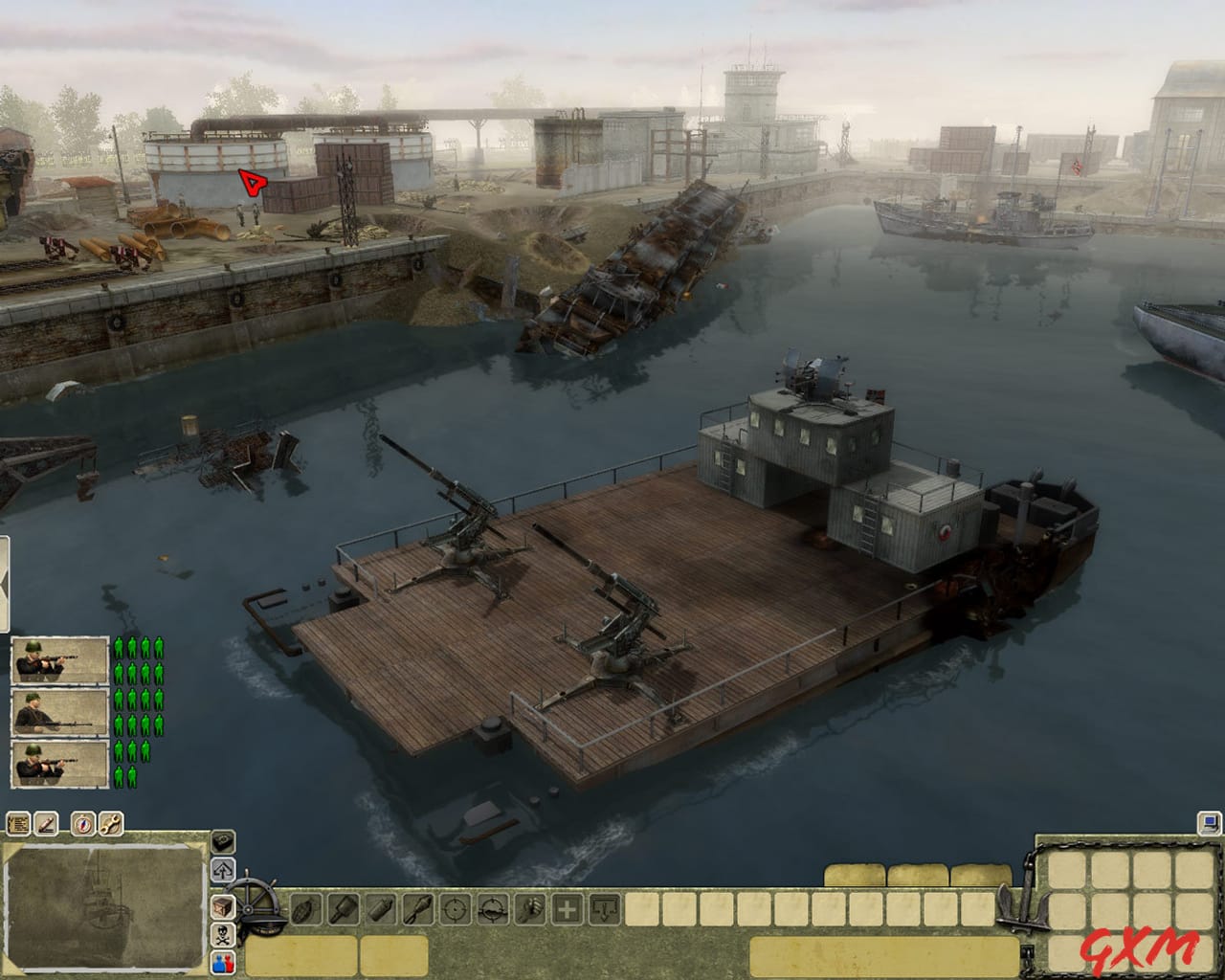This screenshot has height=980, width=1225.
Task: Toggle the ammo pouch icon above the arrow
Action: coord(223,839)
